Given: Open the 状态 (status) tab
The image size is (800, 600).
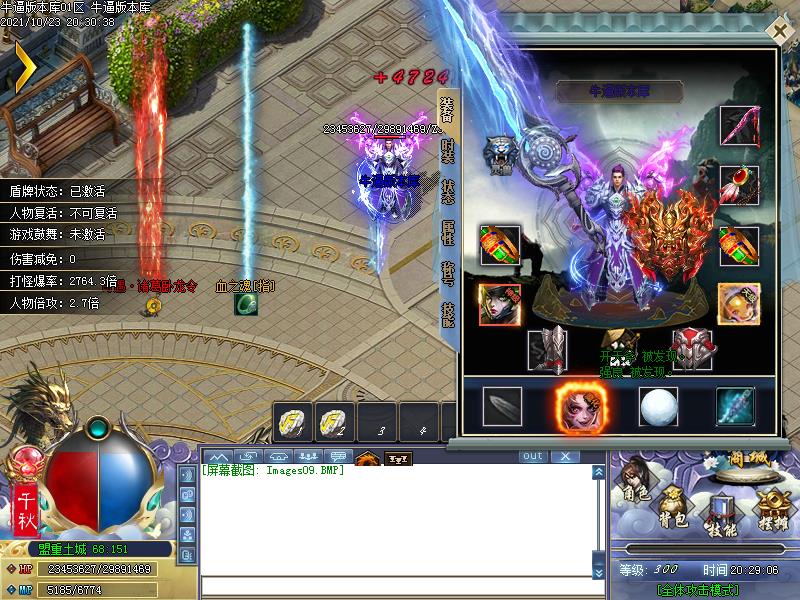Looking at the screenshot, I should [x=448, y=192].
